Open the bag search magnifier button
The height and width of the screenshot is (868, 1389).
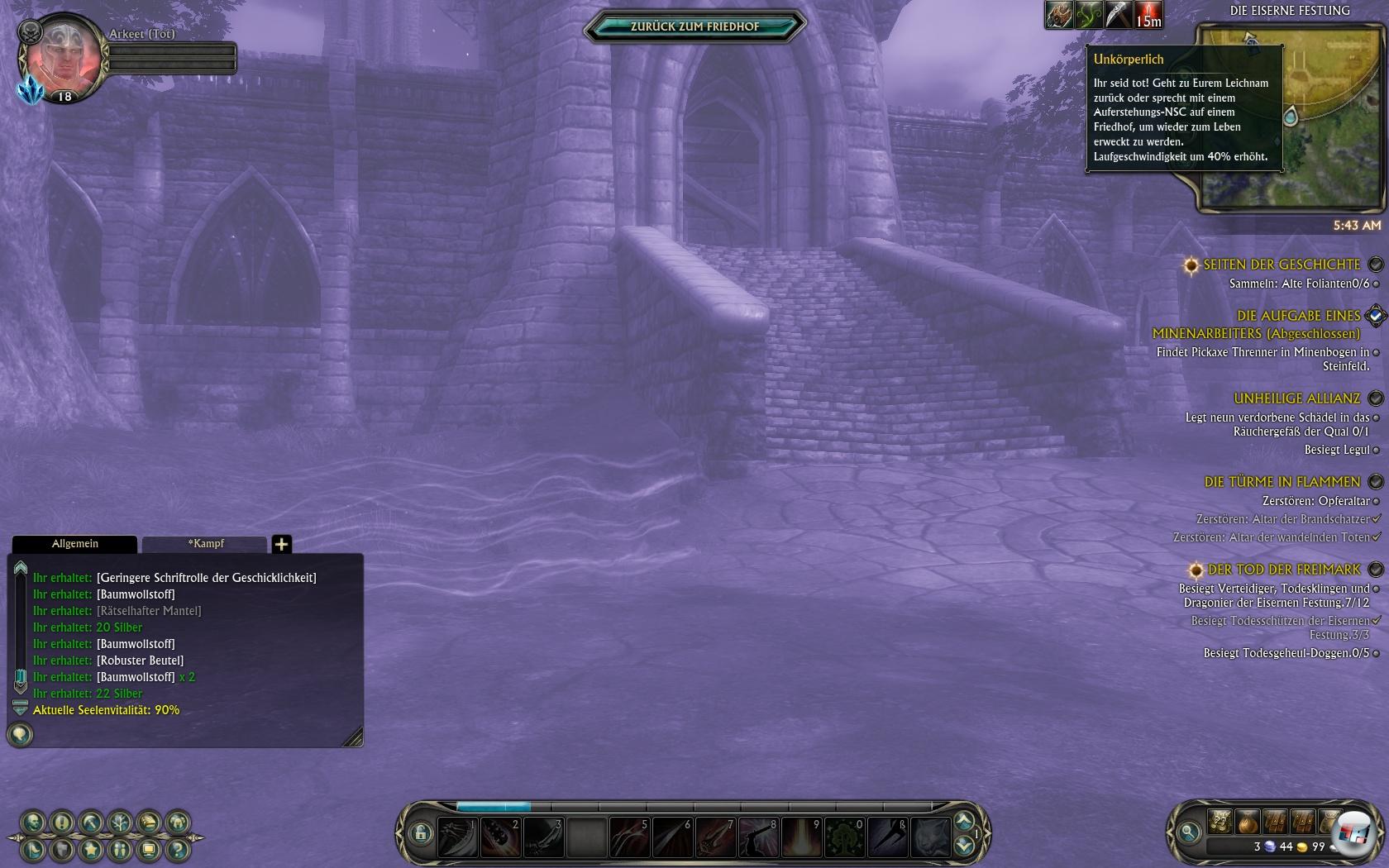pyautogui.click(x=1189, y=832)
